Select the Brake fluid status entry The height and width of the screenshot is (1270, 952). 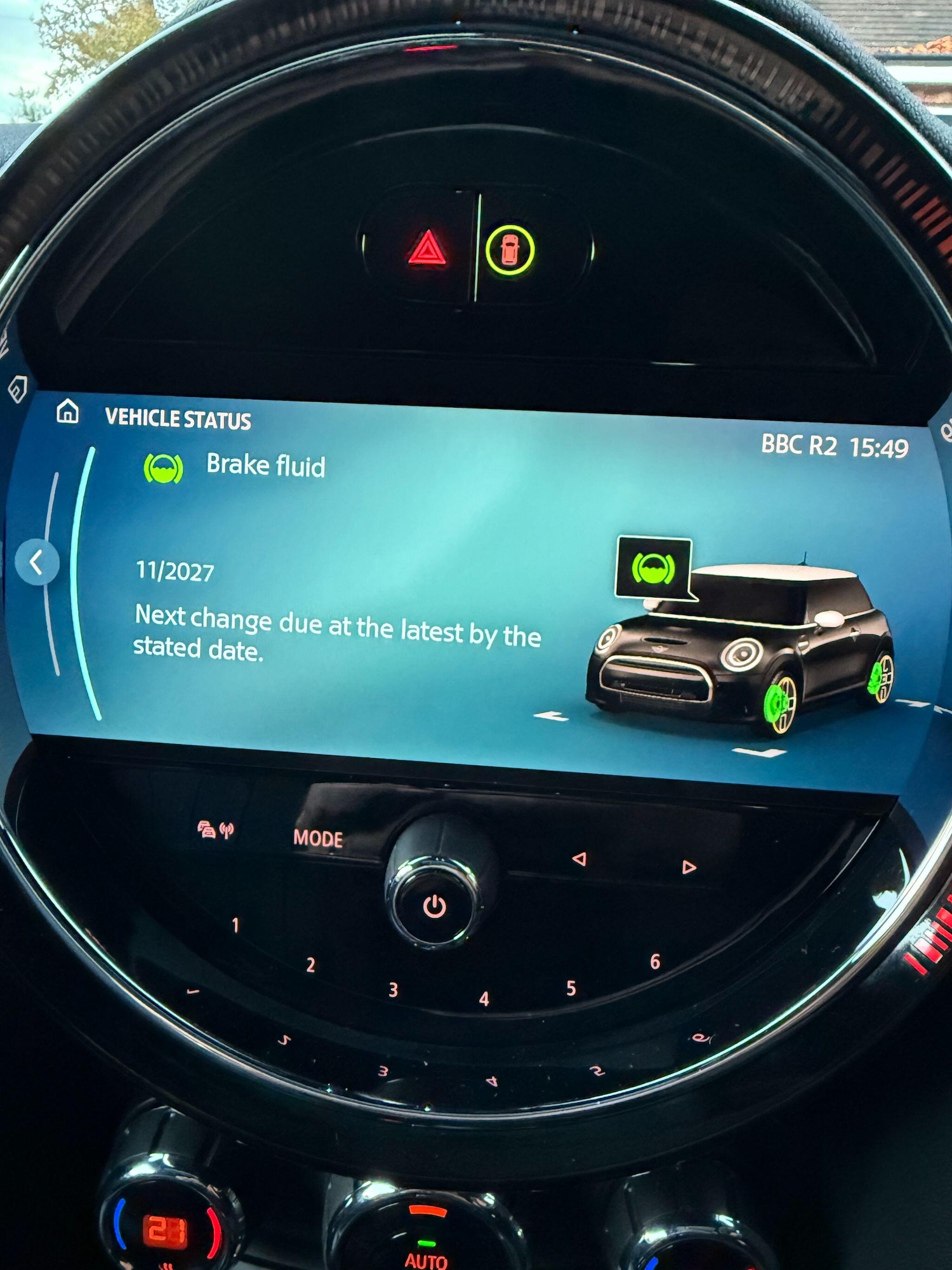click(x=265, y=465)
